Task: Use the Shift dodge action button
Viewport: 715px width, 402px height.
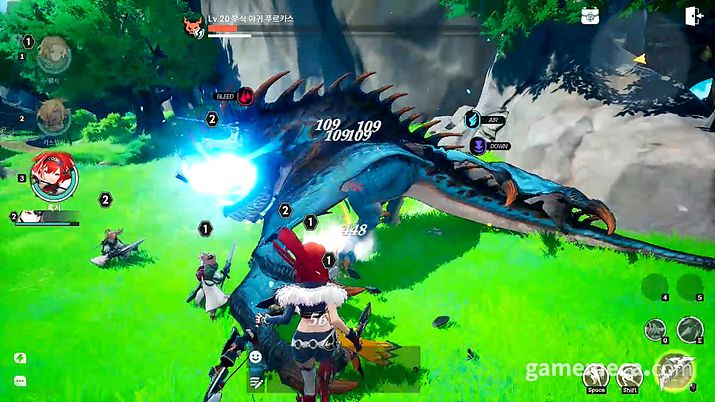Action: coord(629,376)
